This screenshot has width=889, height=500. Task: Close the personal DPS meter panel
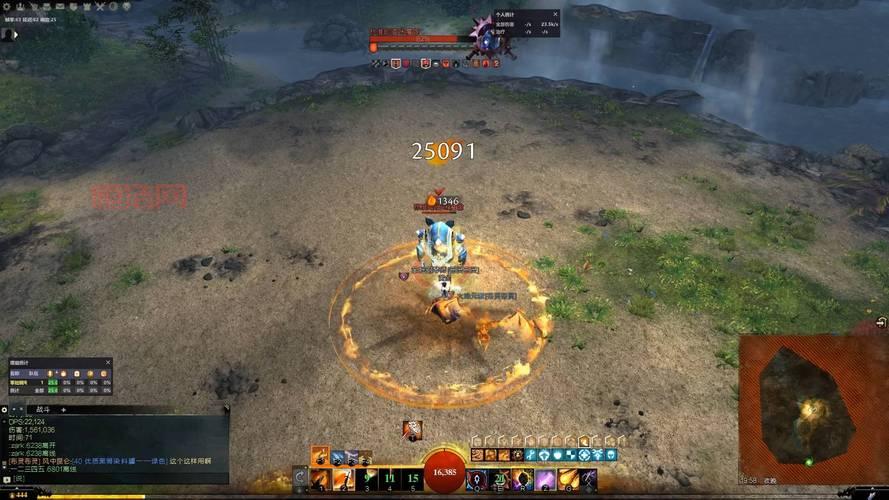click(555, 16)
